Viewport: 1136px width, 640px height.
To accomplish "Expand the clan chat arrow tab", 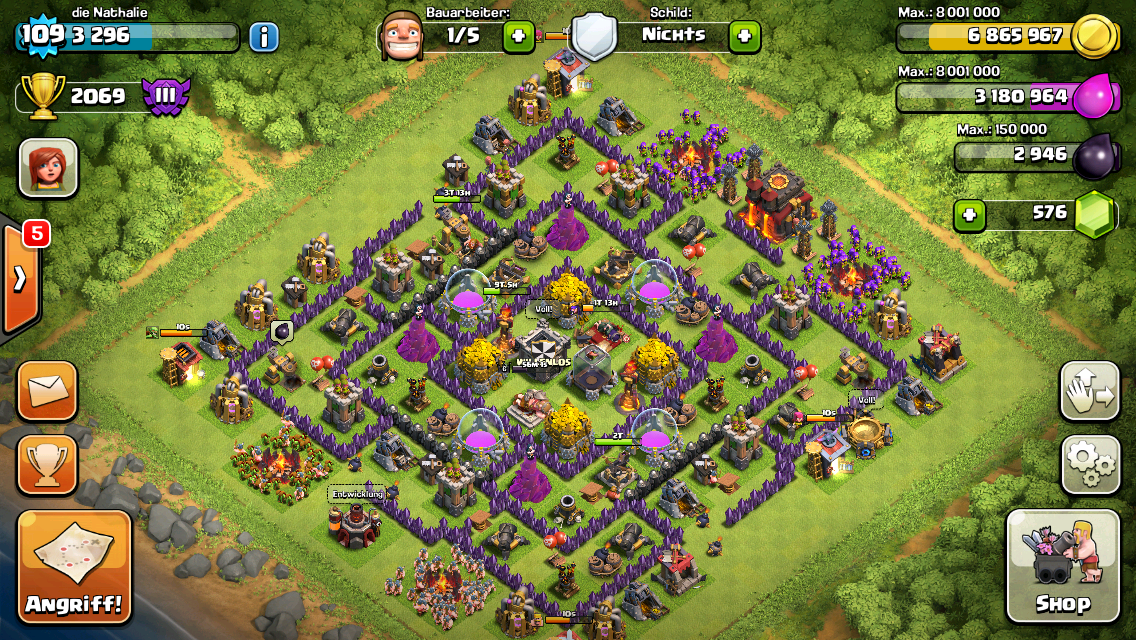I will 20,278.
